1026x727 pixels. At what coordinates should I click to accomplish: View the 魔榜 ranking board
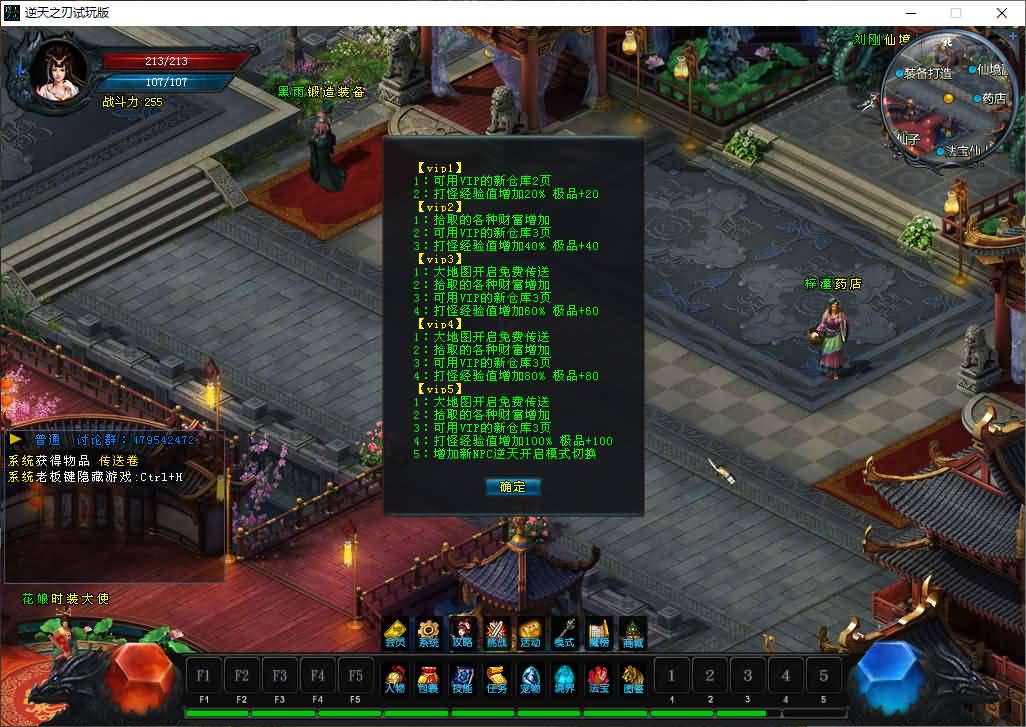pos(598,634)
